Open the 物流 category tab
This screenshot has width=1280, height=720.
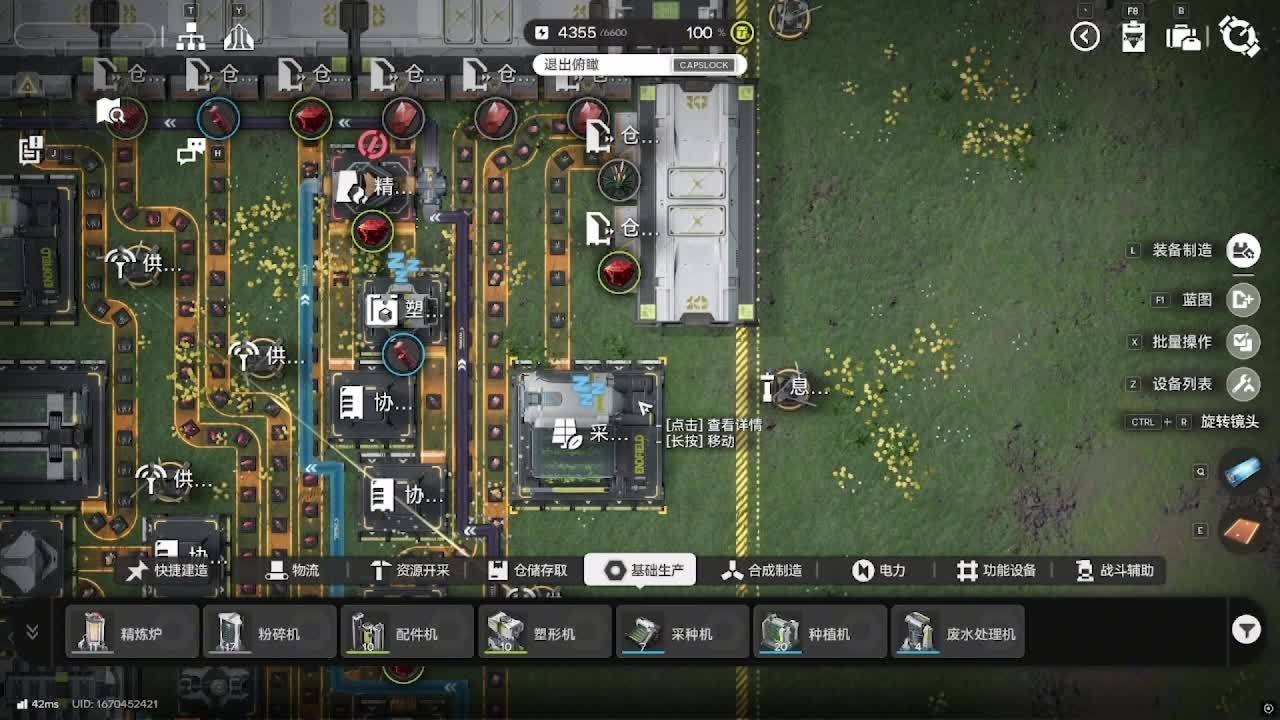(293, 570)
